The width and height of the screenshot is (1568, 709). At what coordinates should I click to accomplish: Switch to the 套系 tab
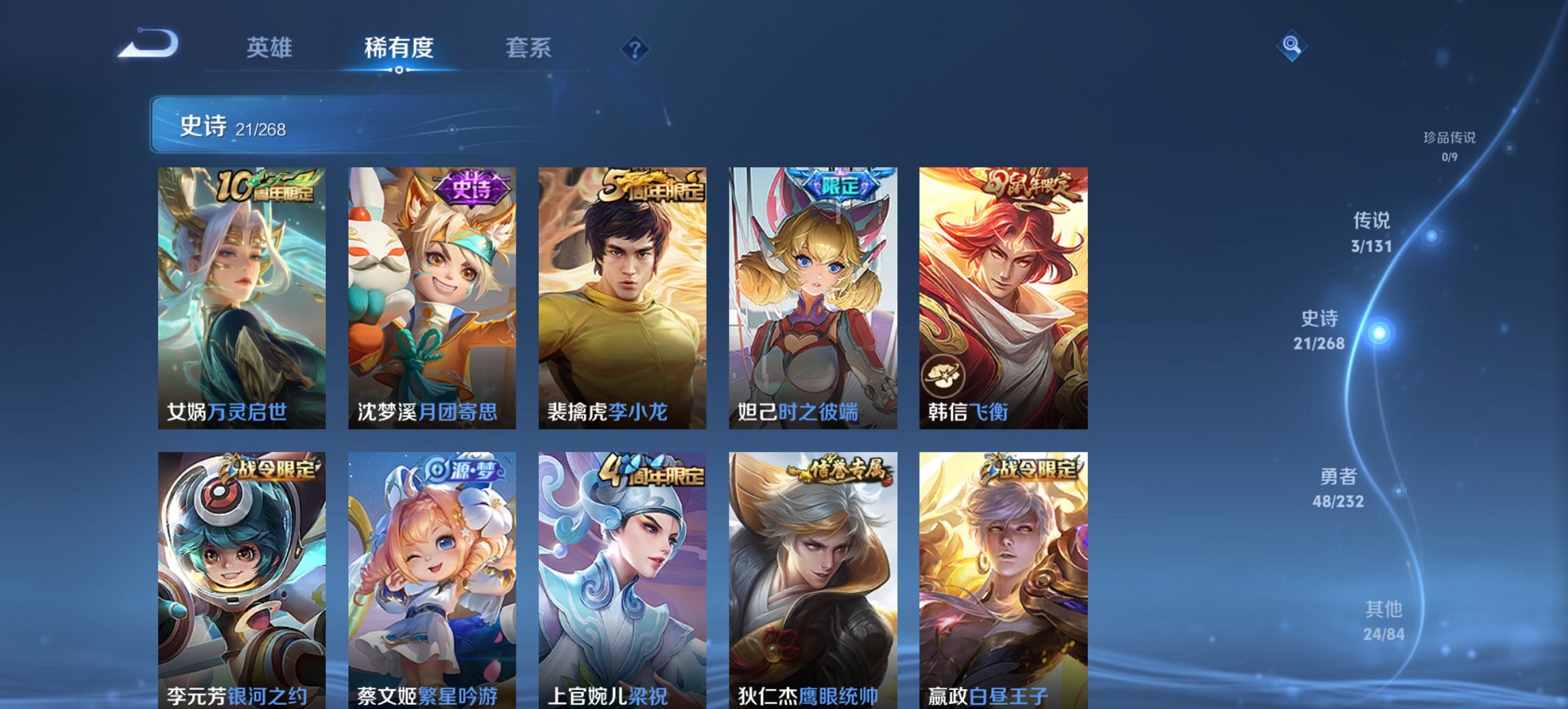(x=529, y=48)
